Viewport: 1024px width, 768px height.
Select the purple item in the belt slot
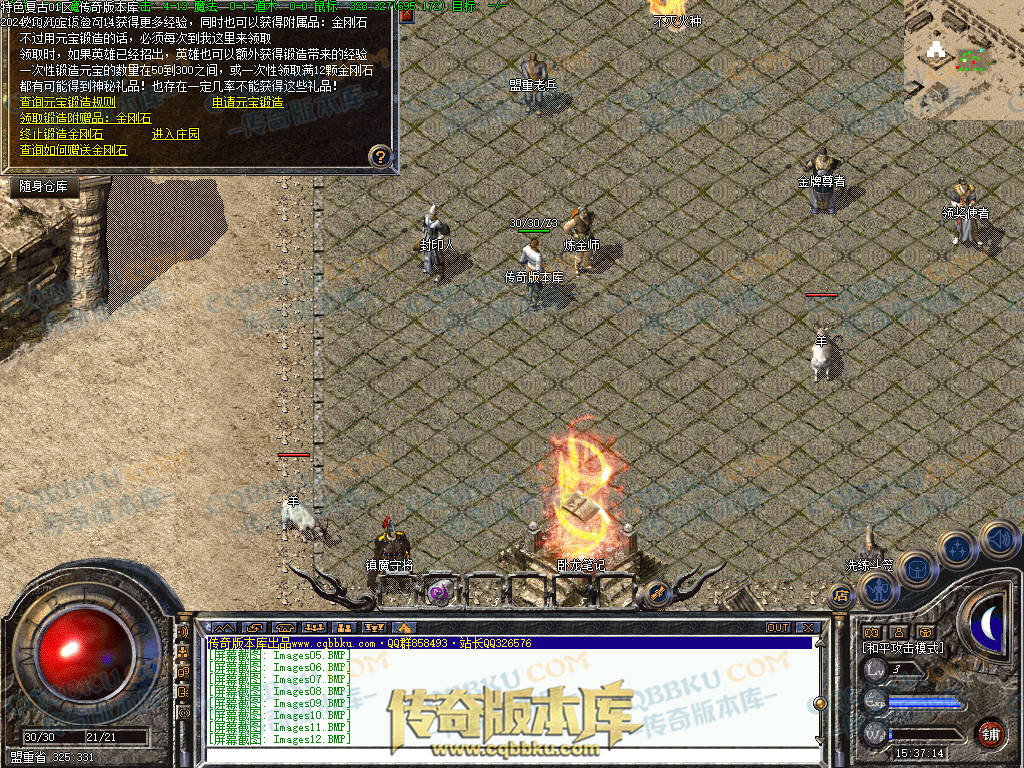point(438,591)
